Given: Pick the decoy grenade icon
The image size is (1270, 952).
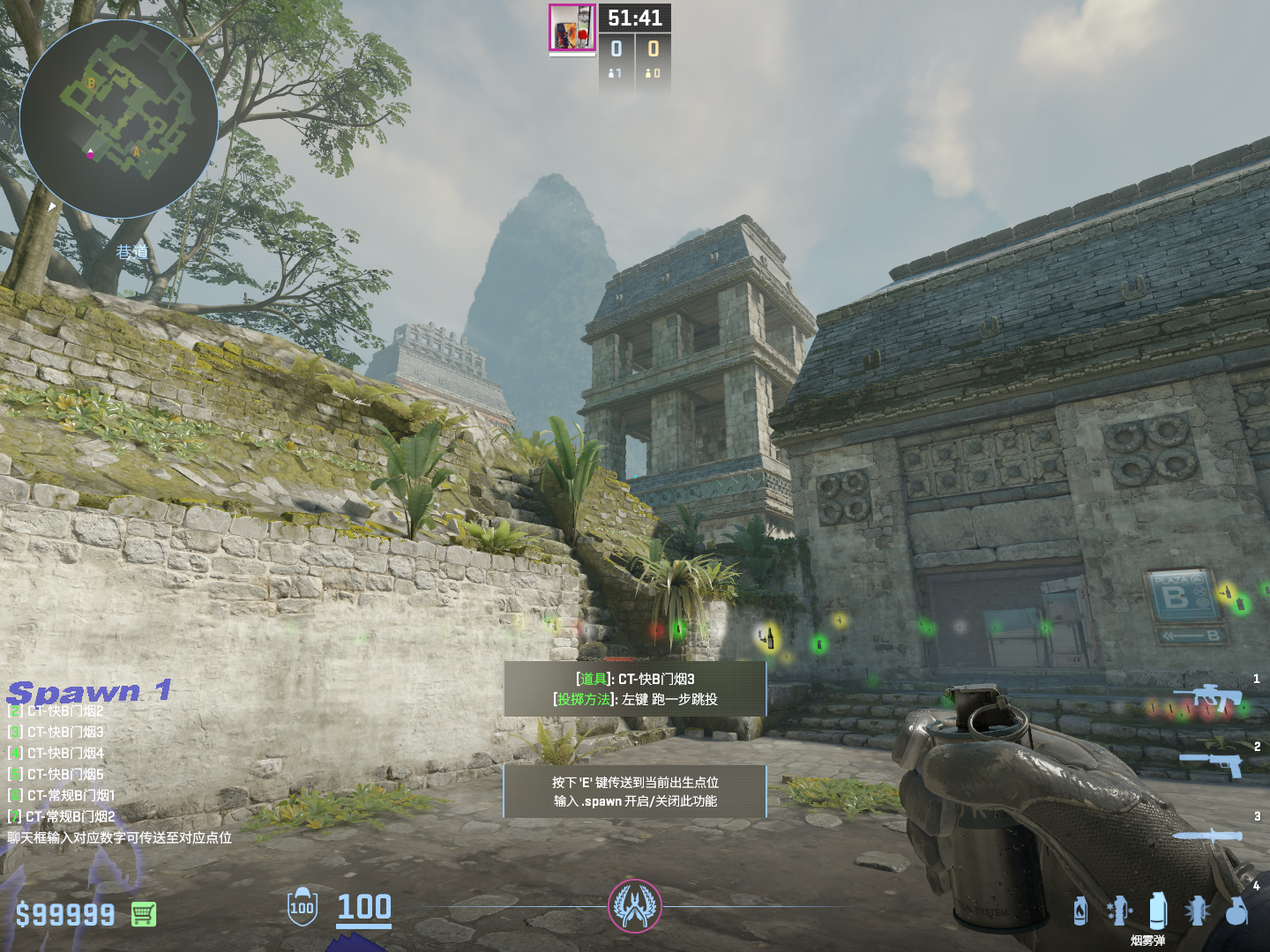Looking at the screenshot, I should [x=1118, y=911].
